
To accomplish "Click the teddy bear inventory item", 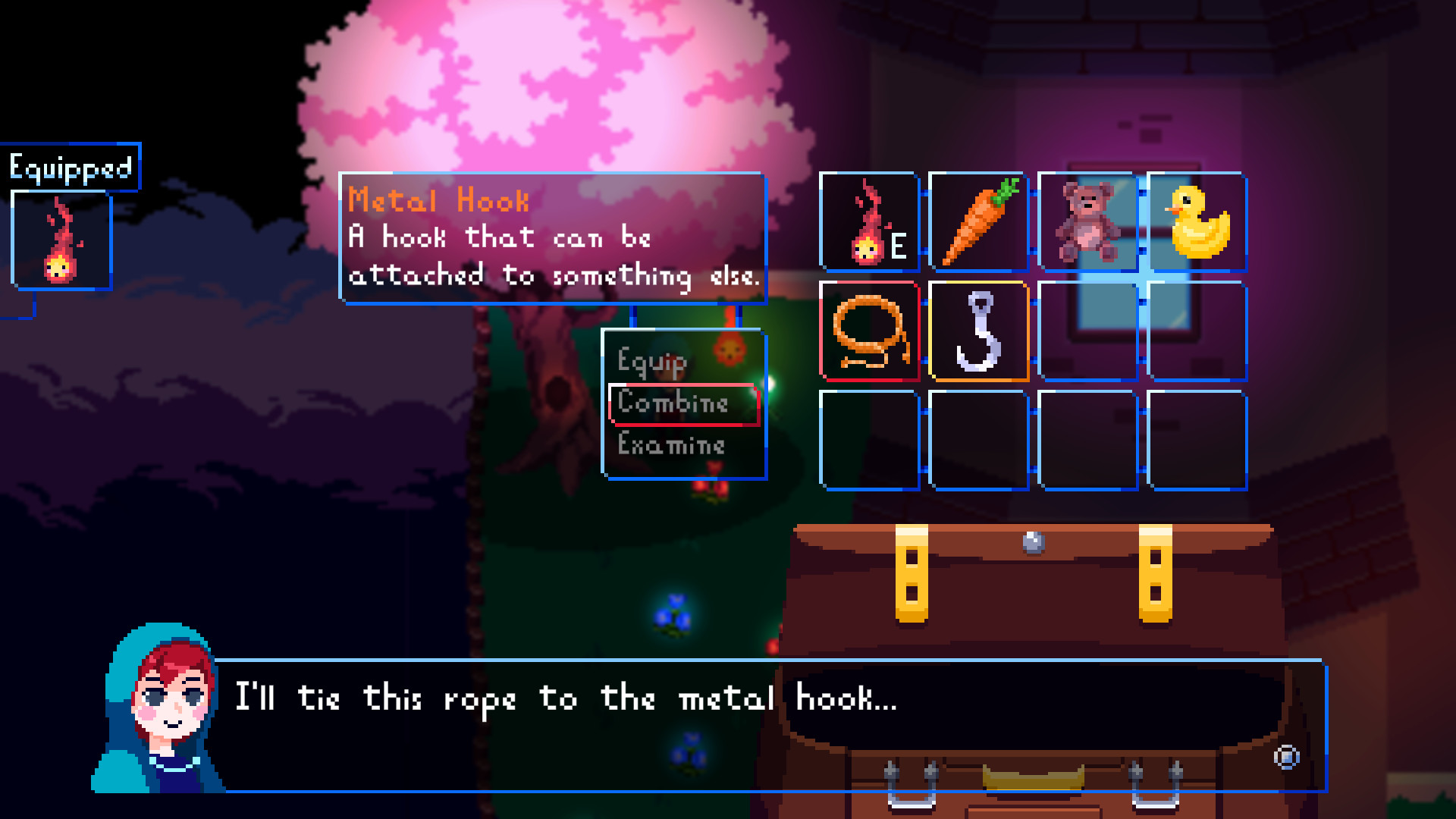I will click(x=1086, y=222).
